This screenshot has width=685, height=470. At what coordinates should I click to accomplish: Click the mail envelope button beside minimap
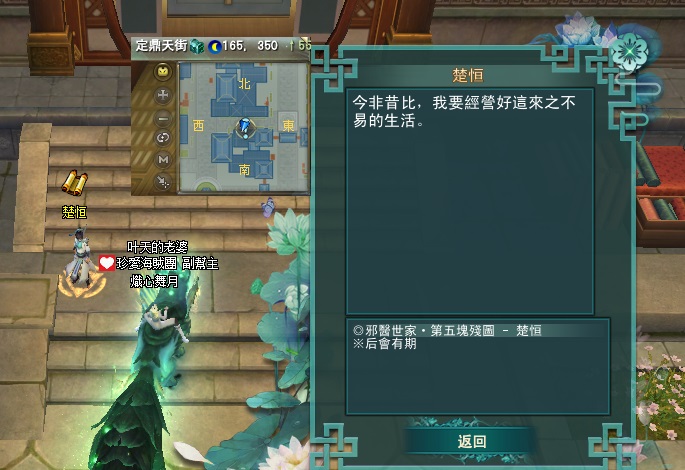click(x=163, y=72)
